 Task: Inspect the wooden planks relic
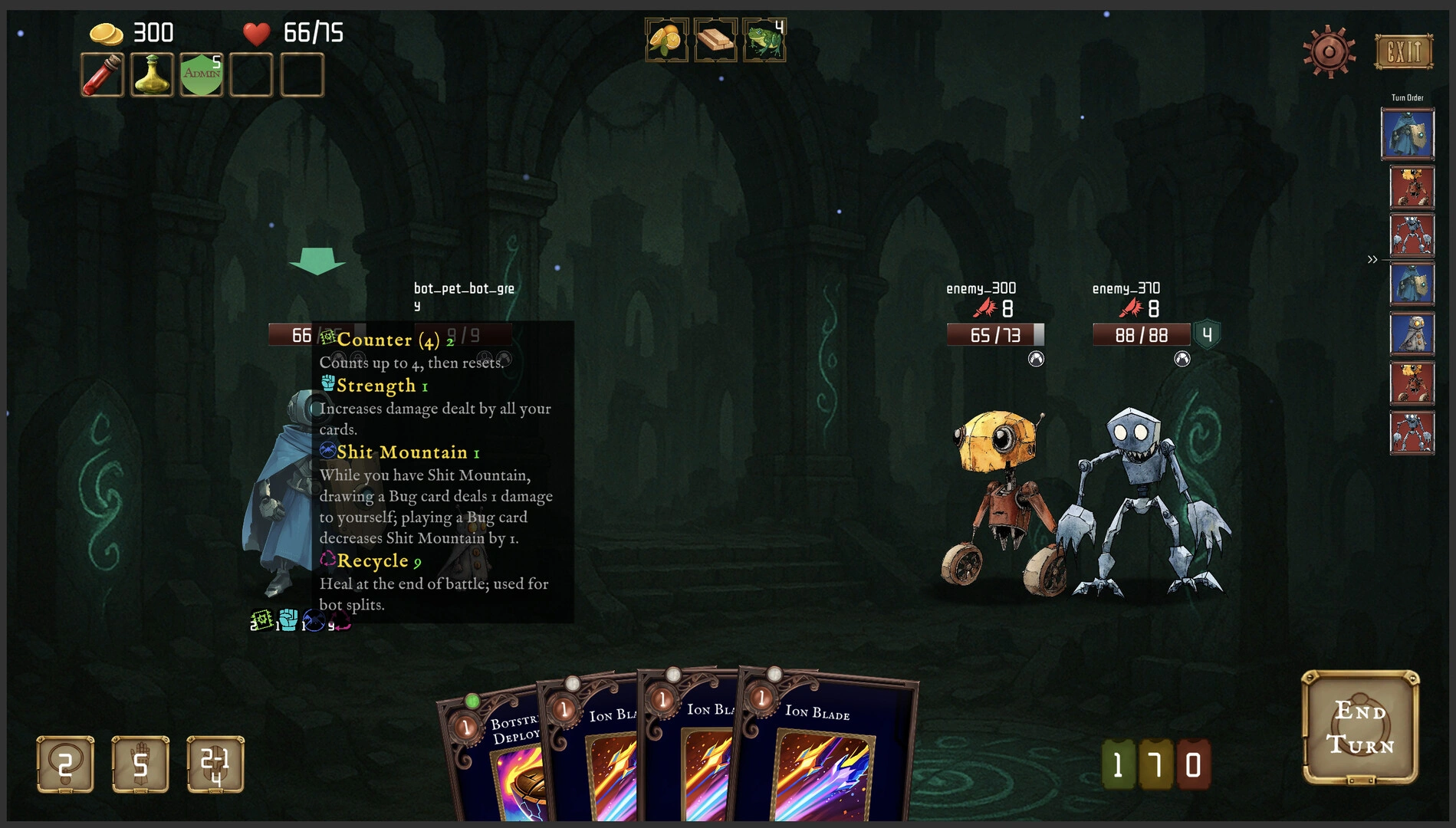click(715, 40)
